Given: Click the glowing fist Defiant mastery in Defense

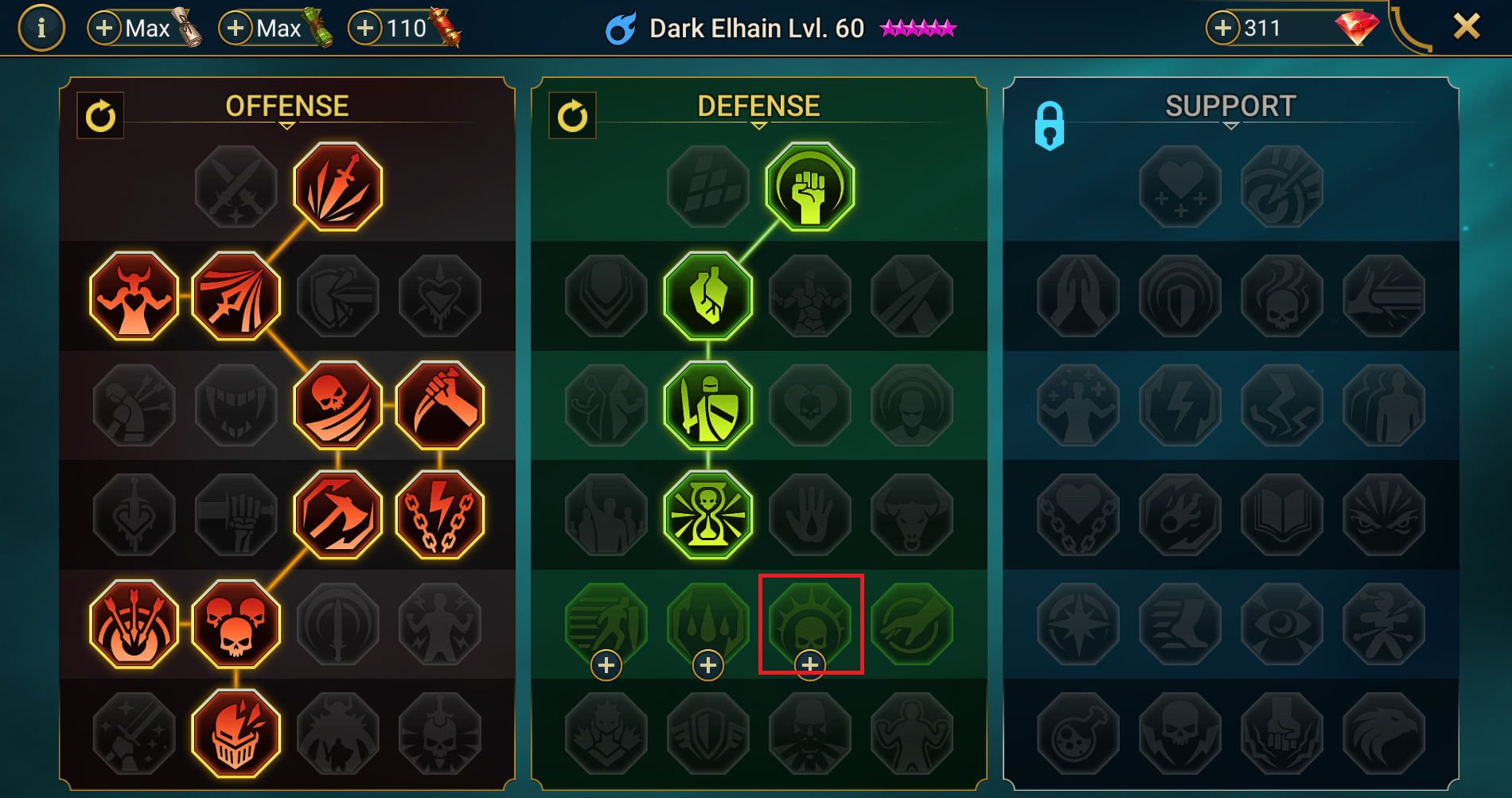Looking at the screenshot, I should pos(811,186).
